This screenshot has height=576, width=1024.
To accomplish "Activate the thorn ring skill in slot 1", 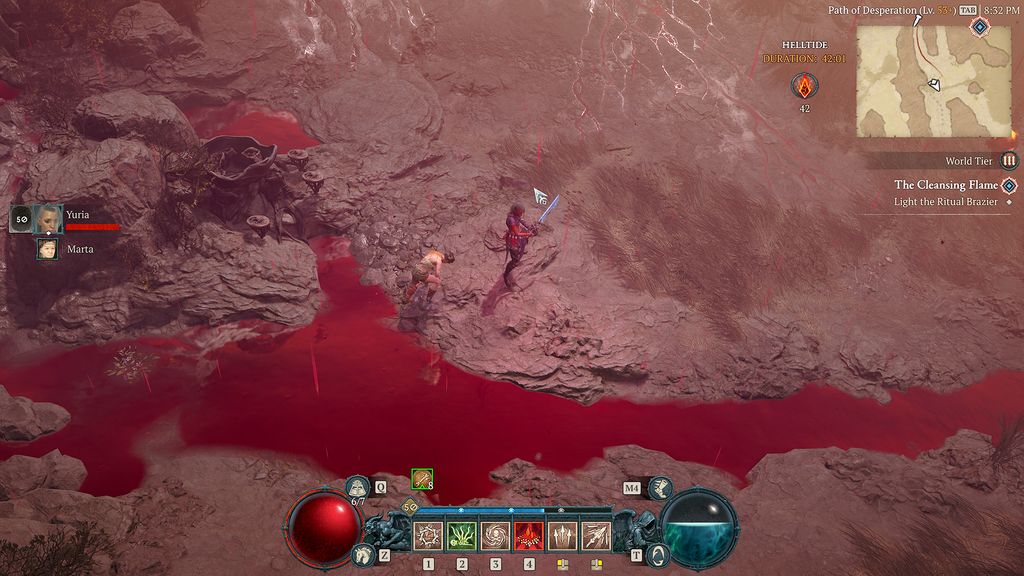I will coord(428,536).
